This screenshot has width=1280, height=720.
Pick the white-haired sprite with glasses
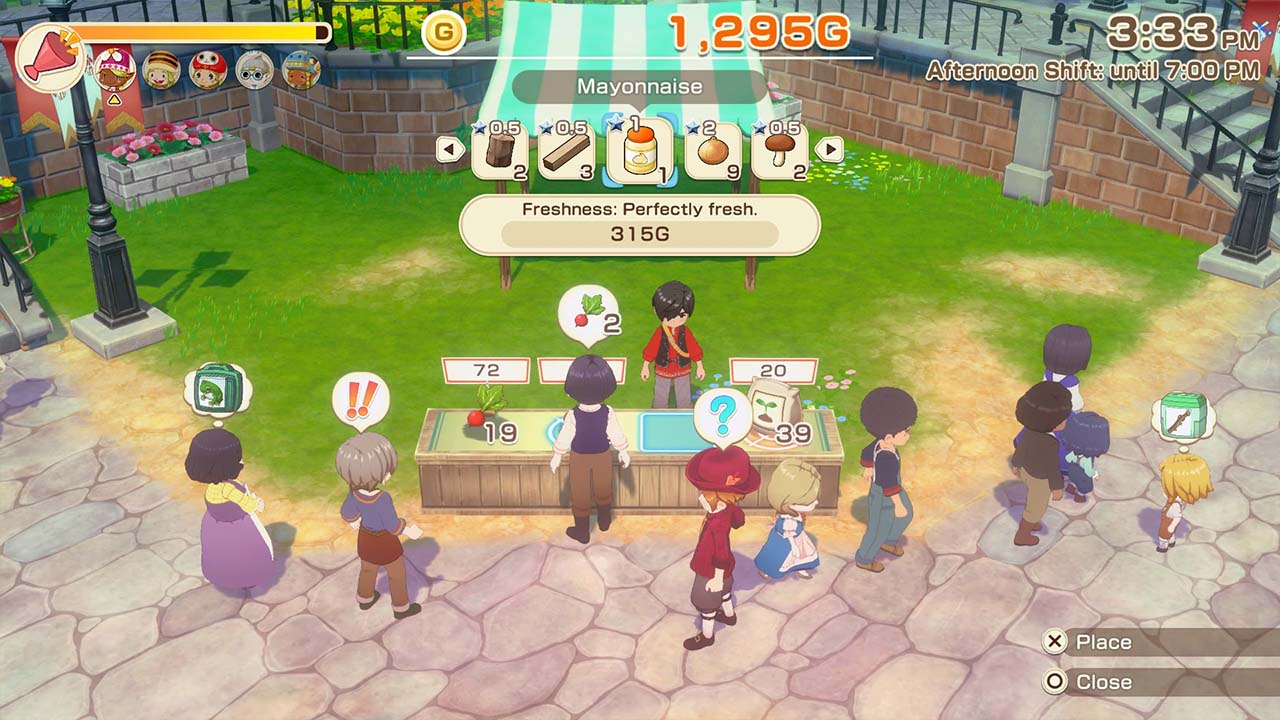(x=254, y=70)
